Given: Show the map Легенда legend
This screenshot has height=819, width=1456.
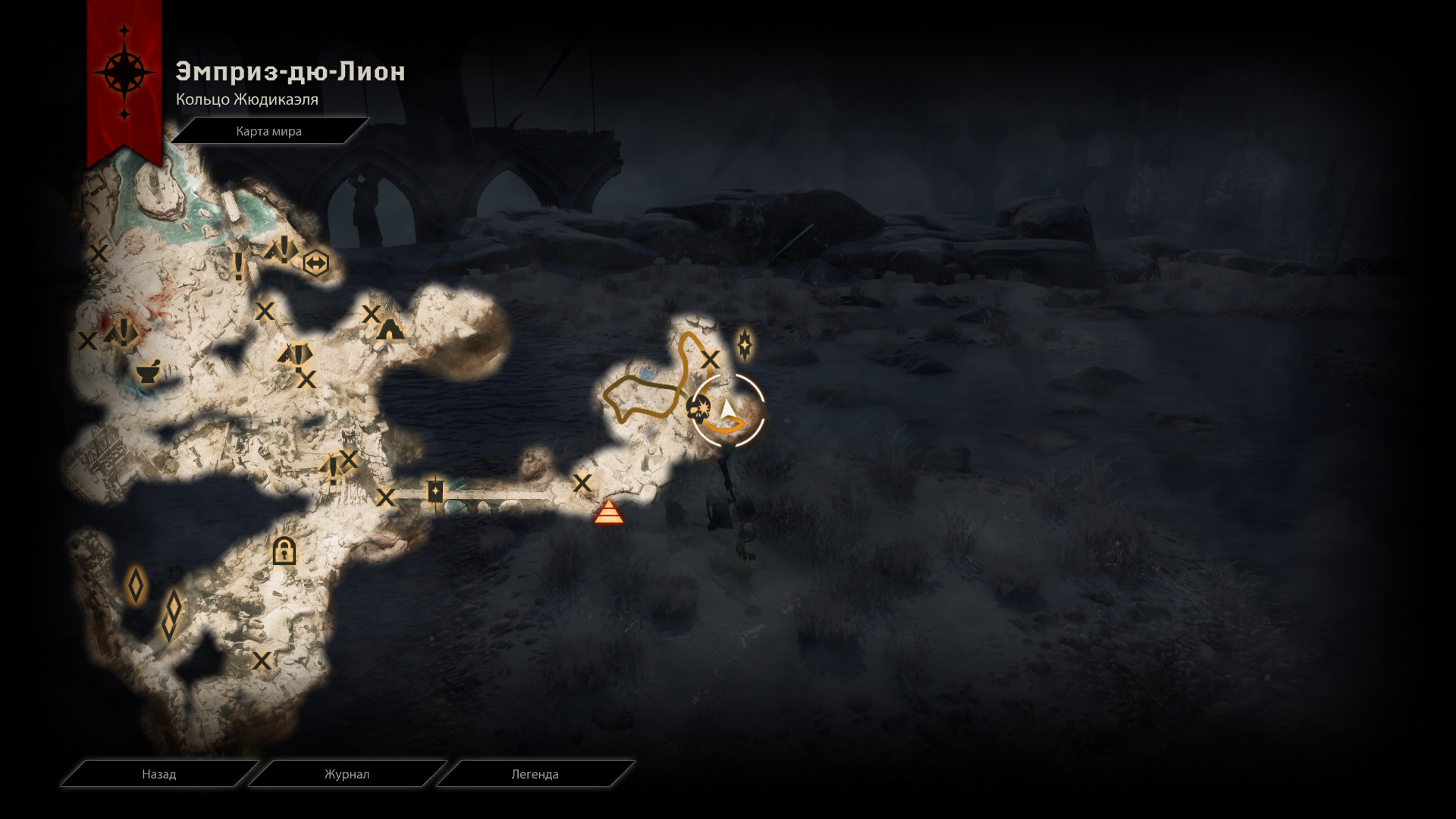Looking at the screenshot, I should point(535,774).
